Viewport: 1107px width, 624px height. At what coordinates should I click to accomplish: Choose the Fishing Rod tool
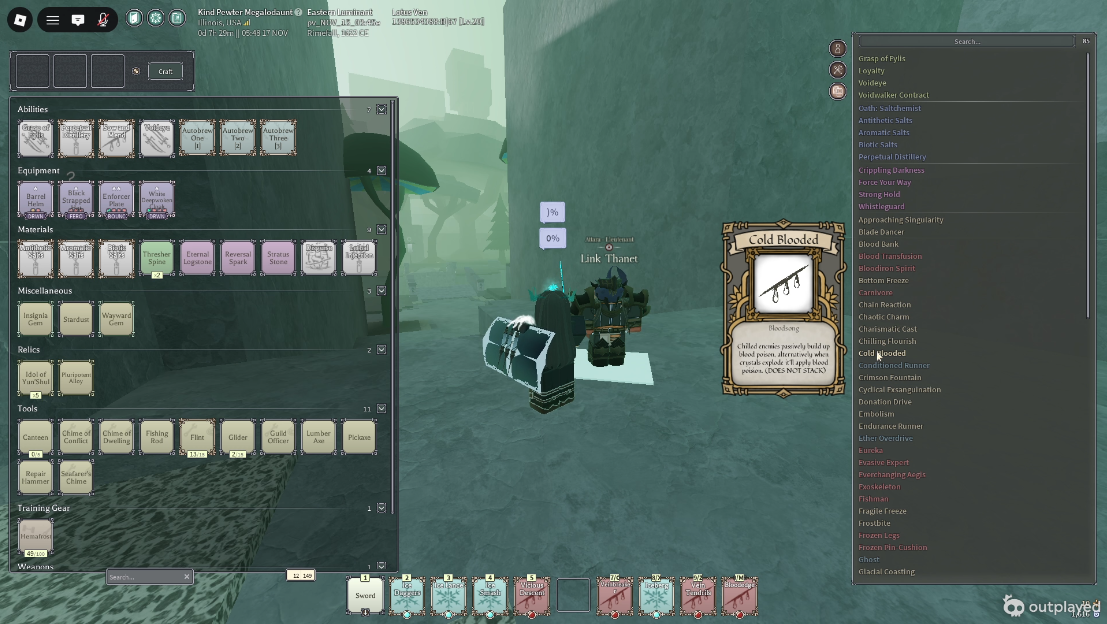pos(157,437)
